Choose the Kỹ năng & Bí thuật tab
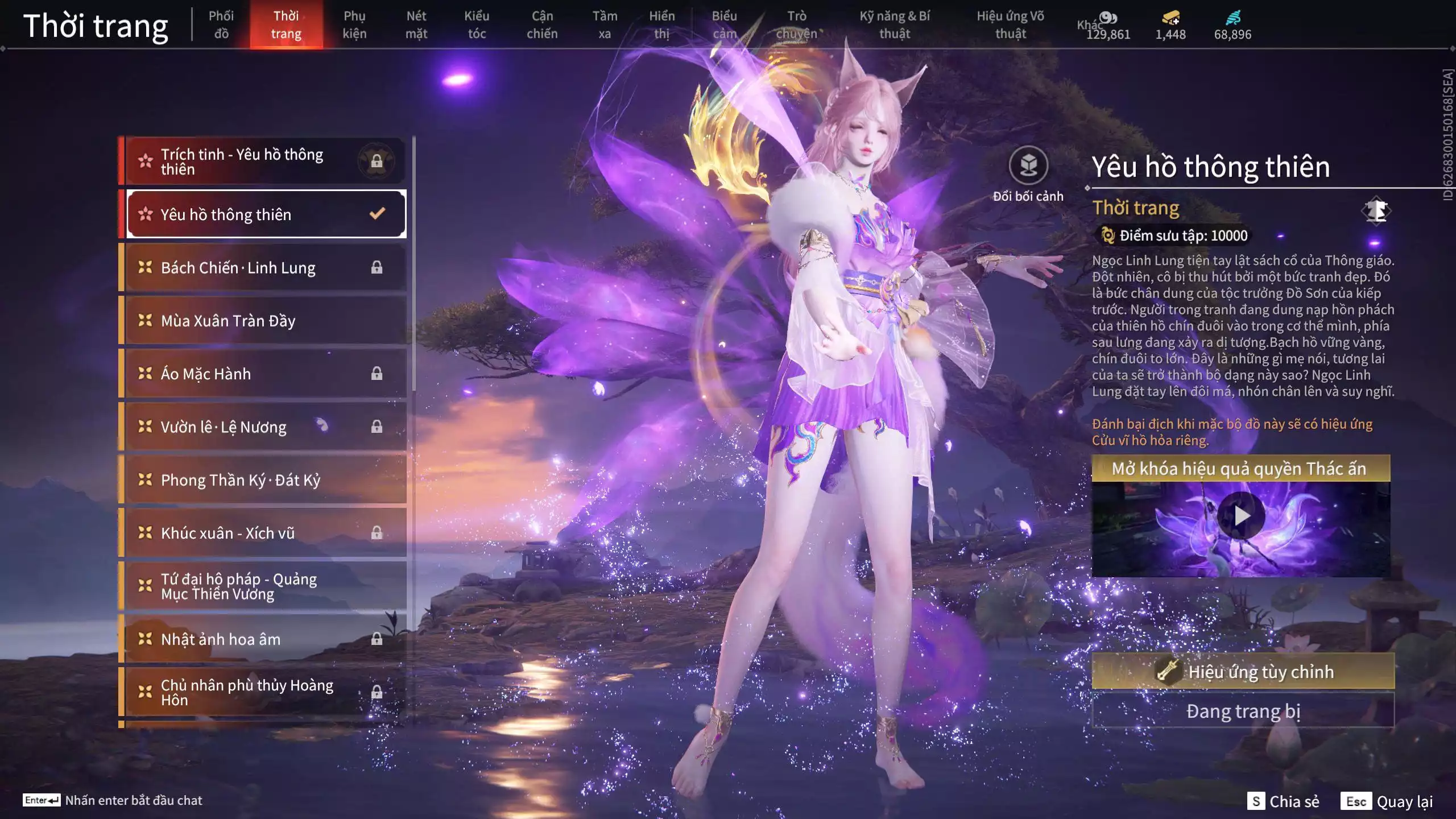This screenshot has height=819, width=1456. click(895, 24)
